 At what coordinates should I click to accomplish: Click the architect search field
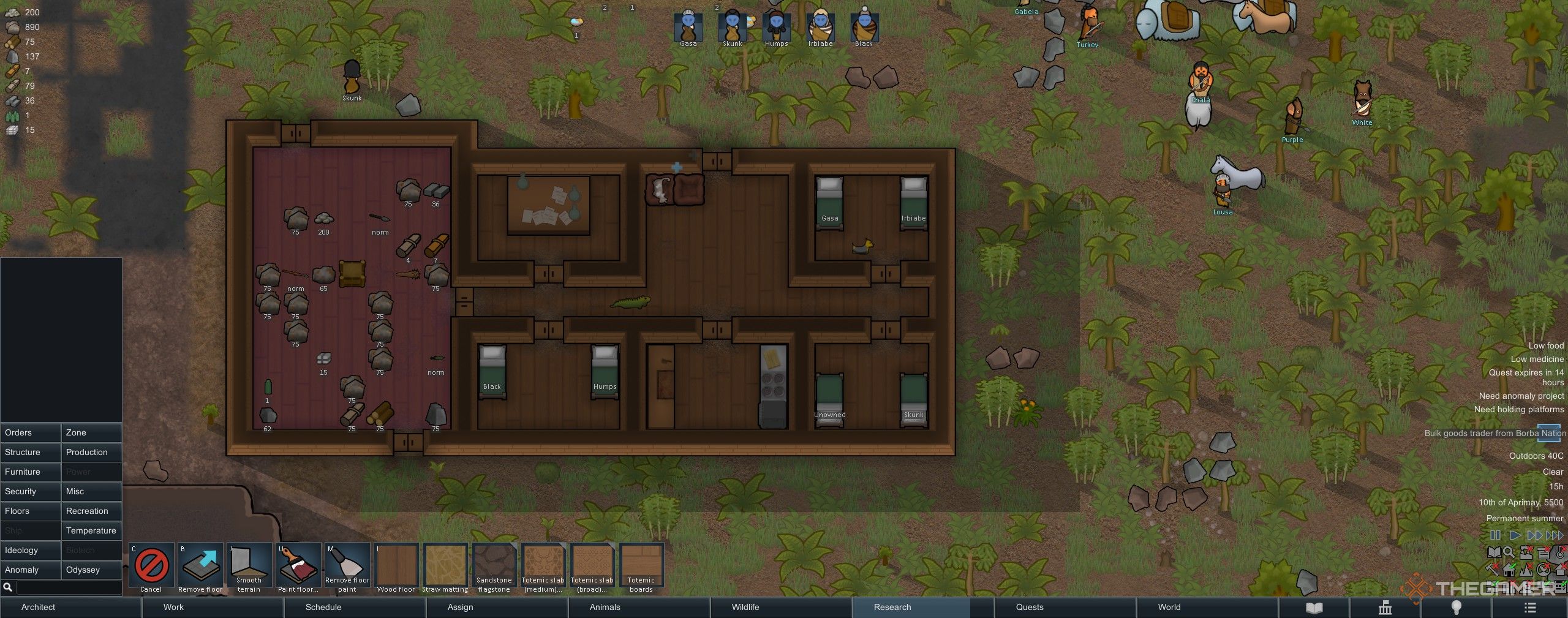coord(67,587)
